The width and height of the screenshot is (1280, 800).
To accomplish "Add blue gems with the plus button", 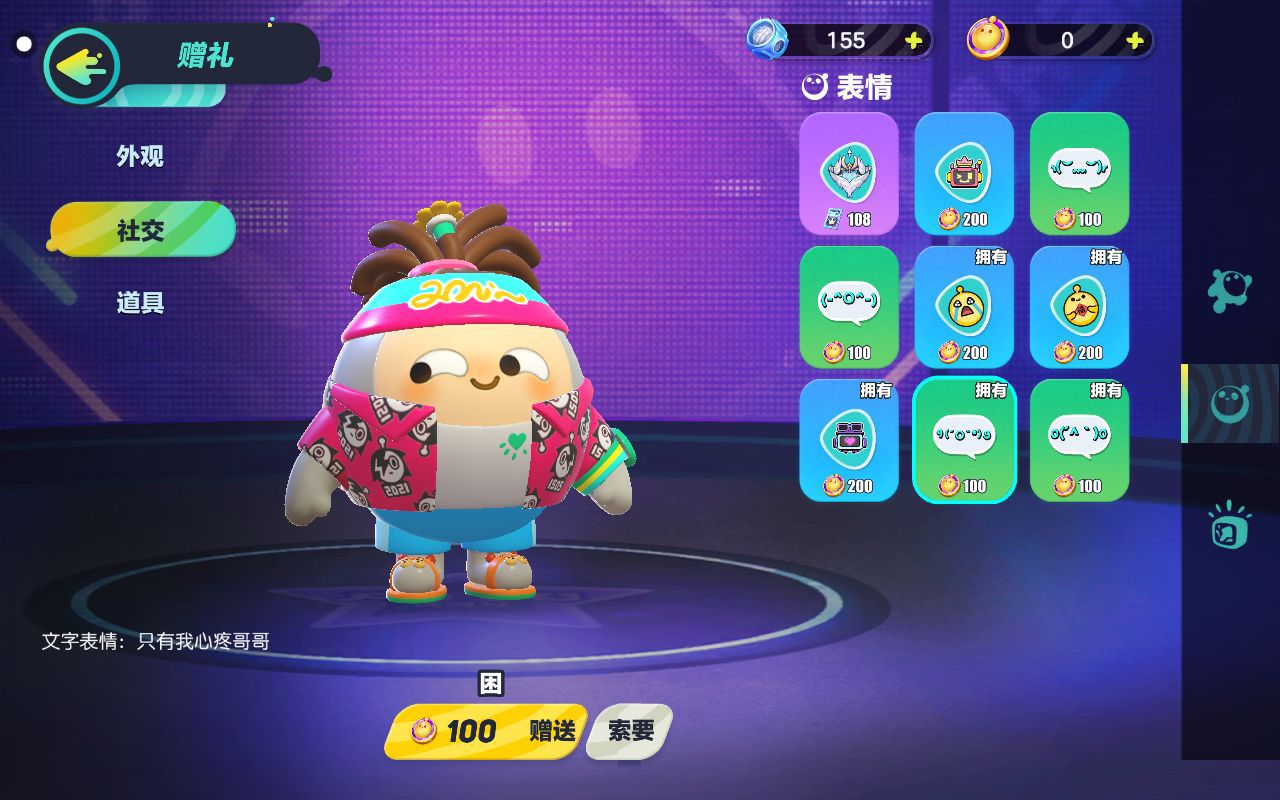I will click(913, 40).
